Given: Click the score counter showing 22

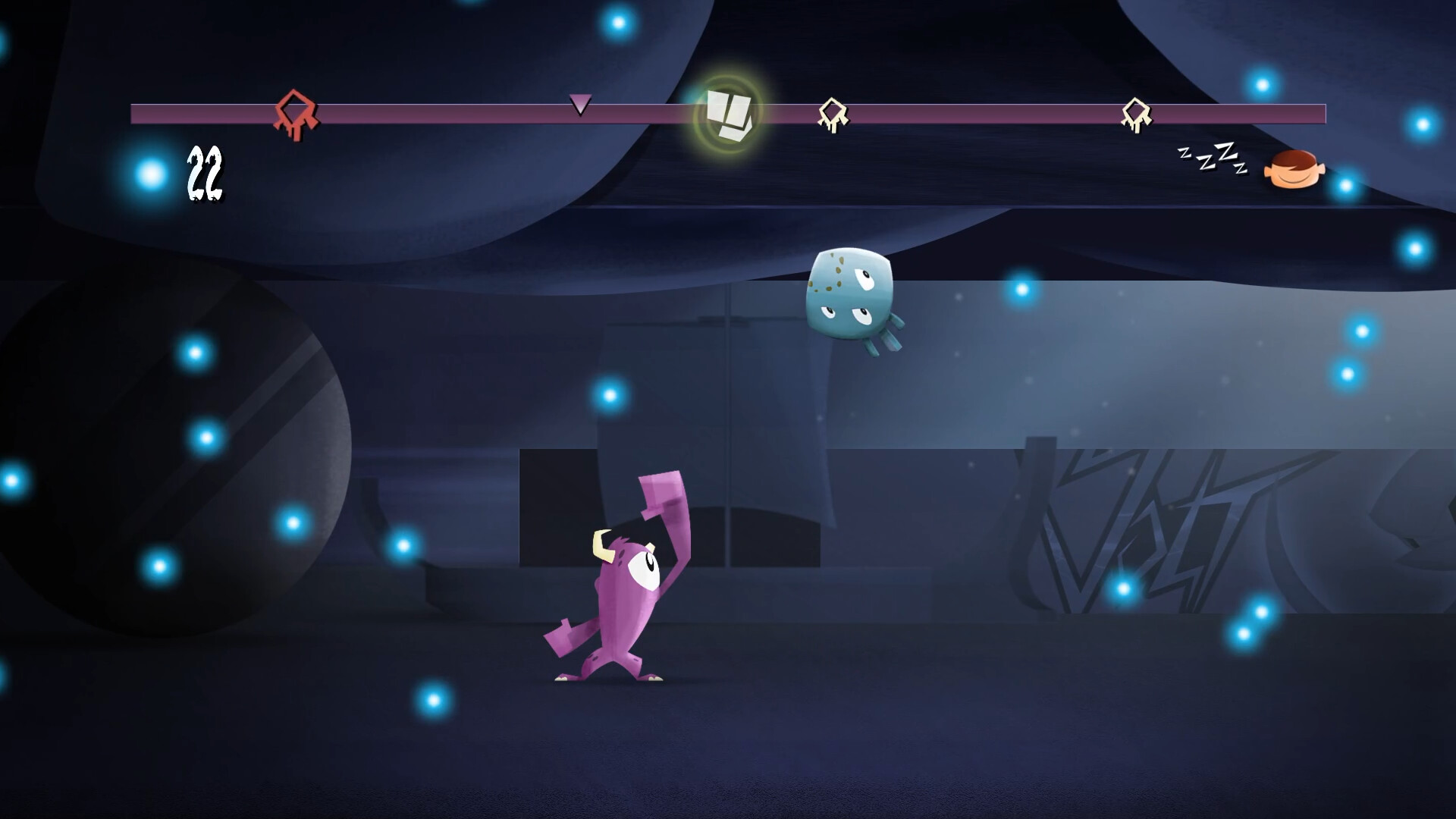Looking at the screenshot, I should pos(203,173).
